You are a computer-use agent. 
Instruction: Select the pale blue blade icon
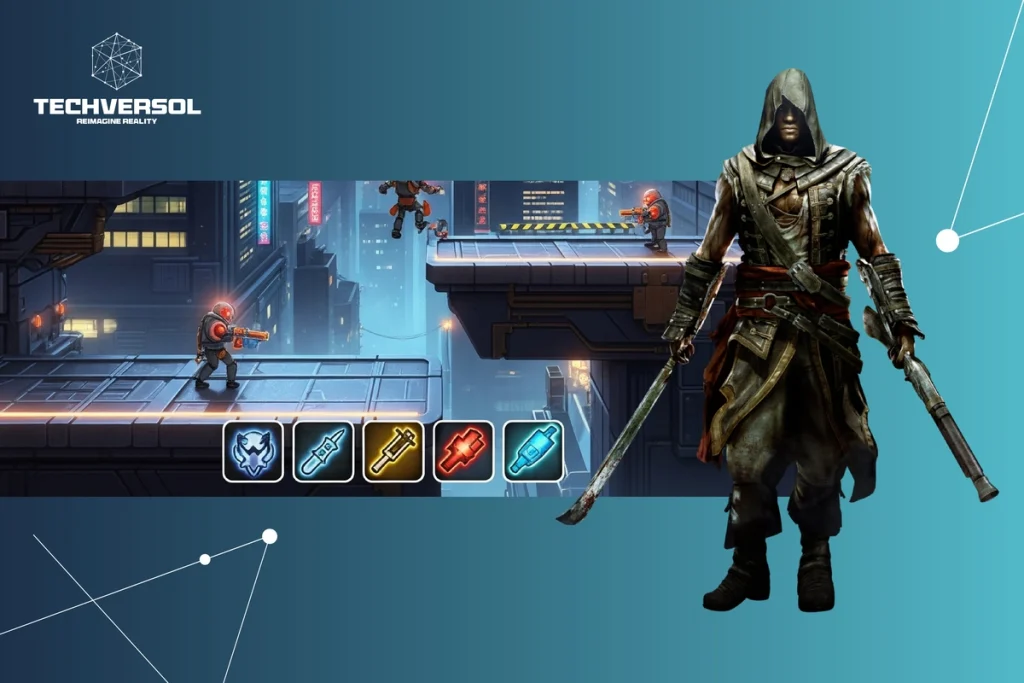[323, 451]
